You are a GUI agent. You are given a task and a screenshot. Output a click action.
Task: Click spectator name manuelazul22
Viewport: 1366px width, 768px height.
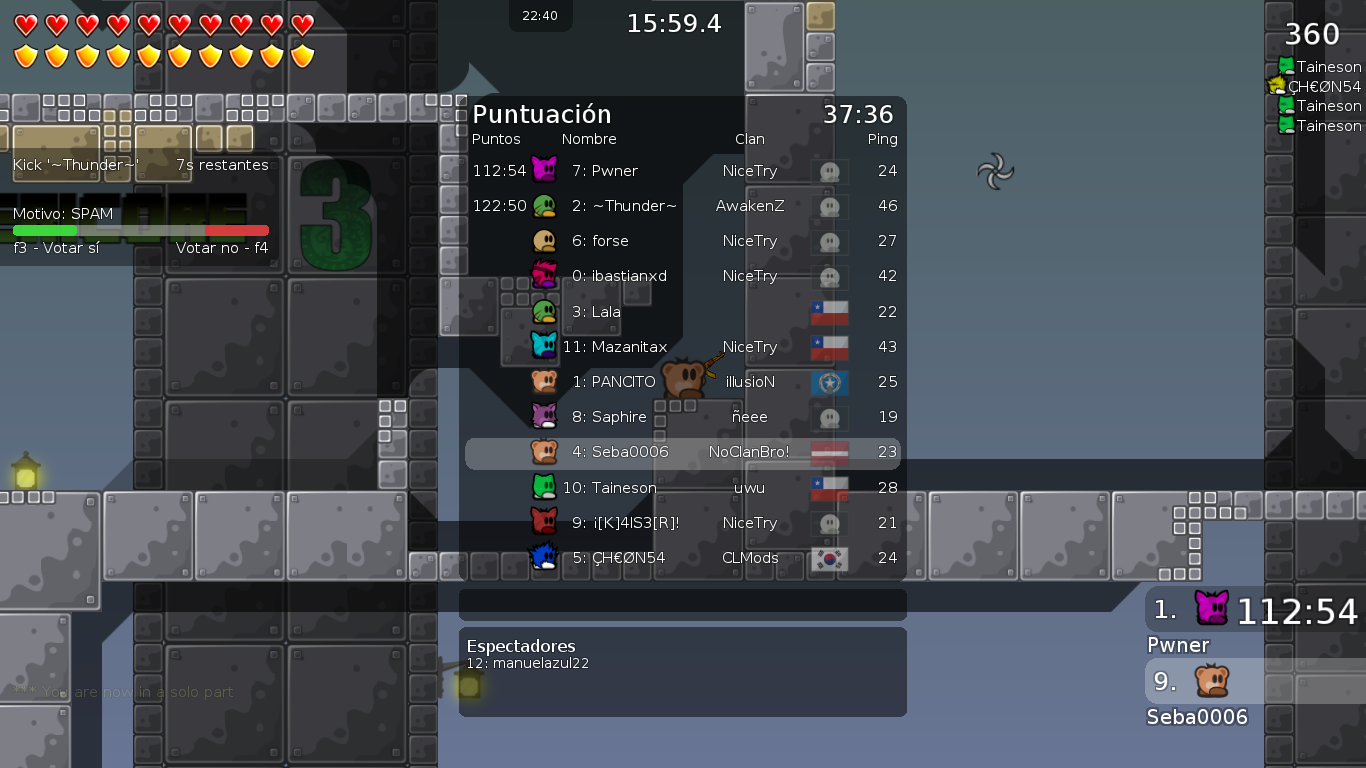[547, 662]
